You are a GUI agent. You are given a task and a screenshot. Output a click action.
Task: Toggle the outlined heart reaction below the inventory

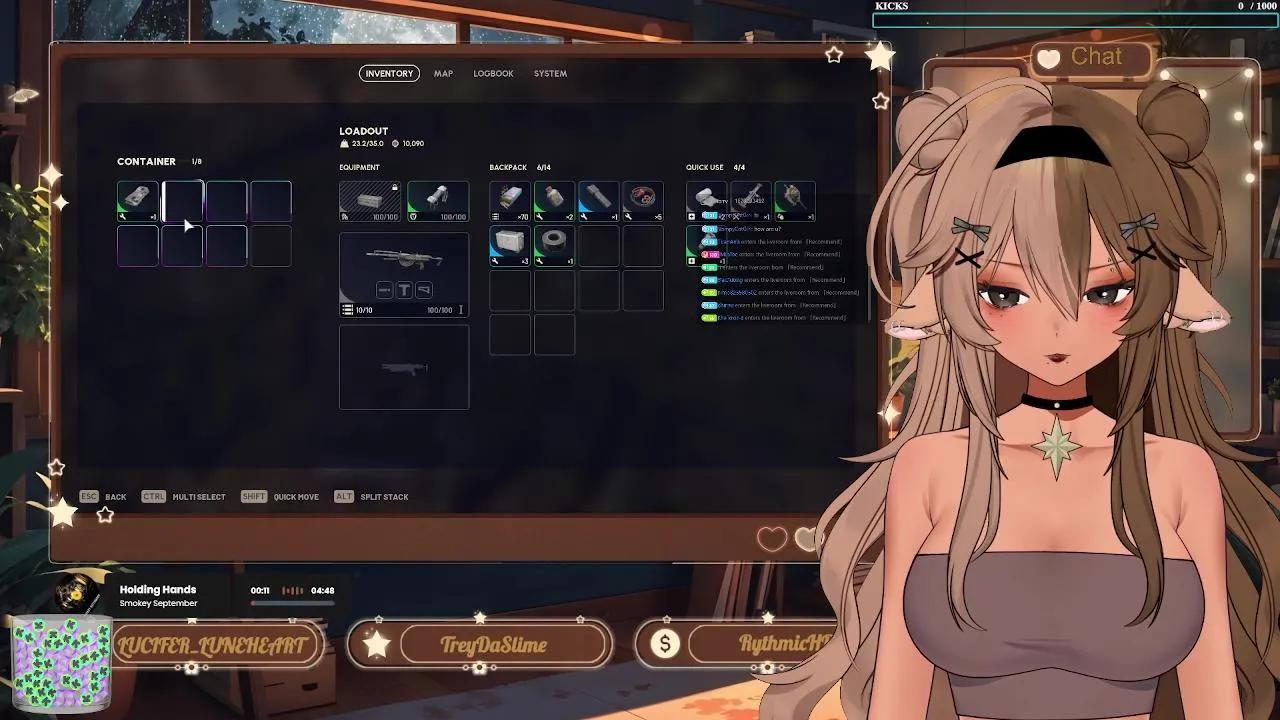click(771, 538)
